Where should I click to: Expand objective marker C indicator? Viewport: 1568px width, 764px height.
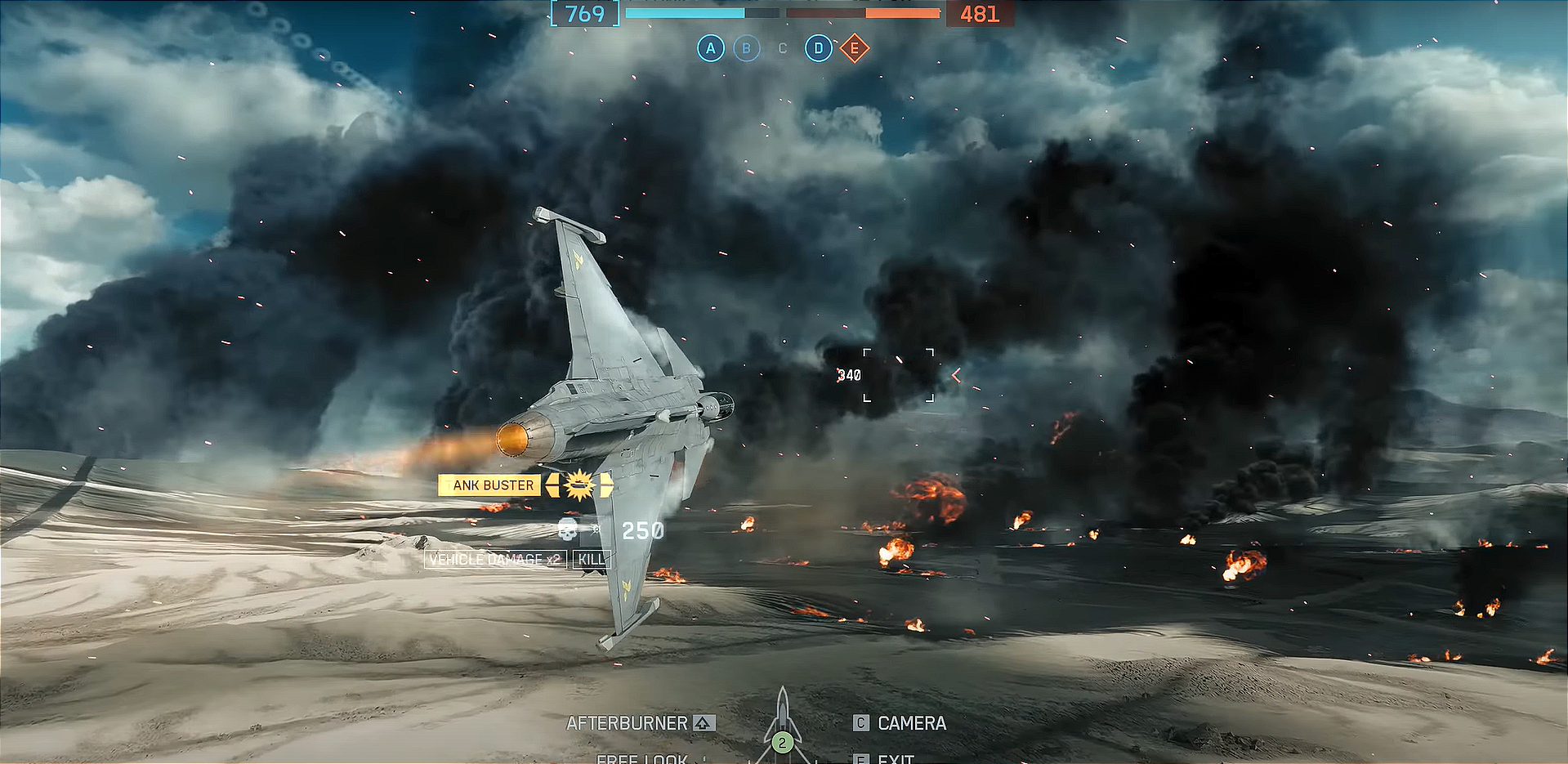[782, 48]
